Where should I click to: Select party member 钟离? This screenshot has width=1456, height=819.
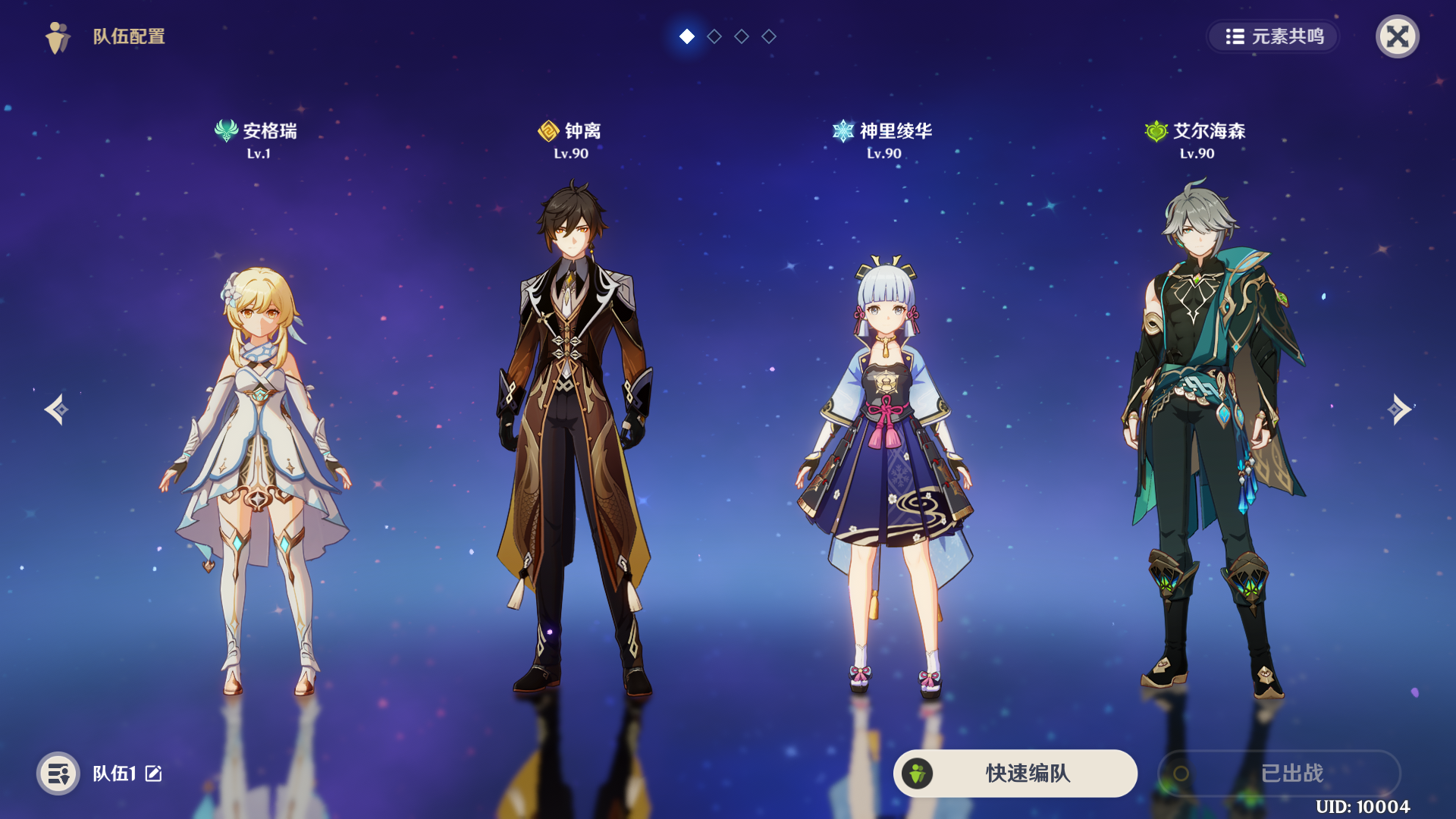573,440
